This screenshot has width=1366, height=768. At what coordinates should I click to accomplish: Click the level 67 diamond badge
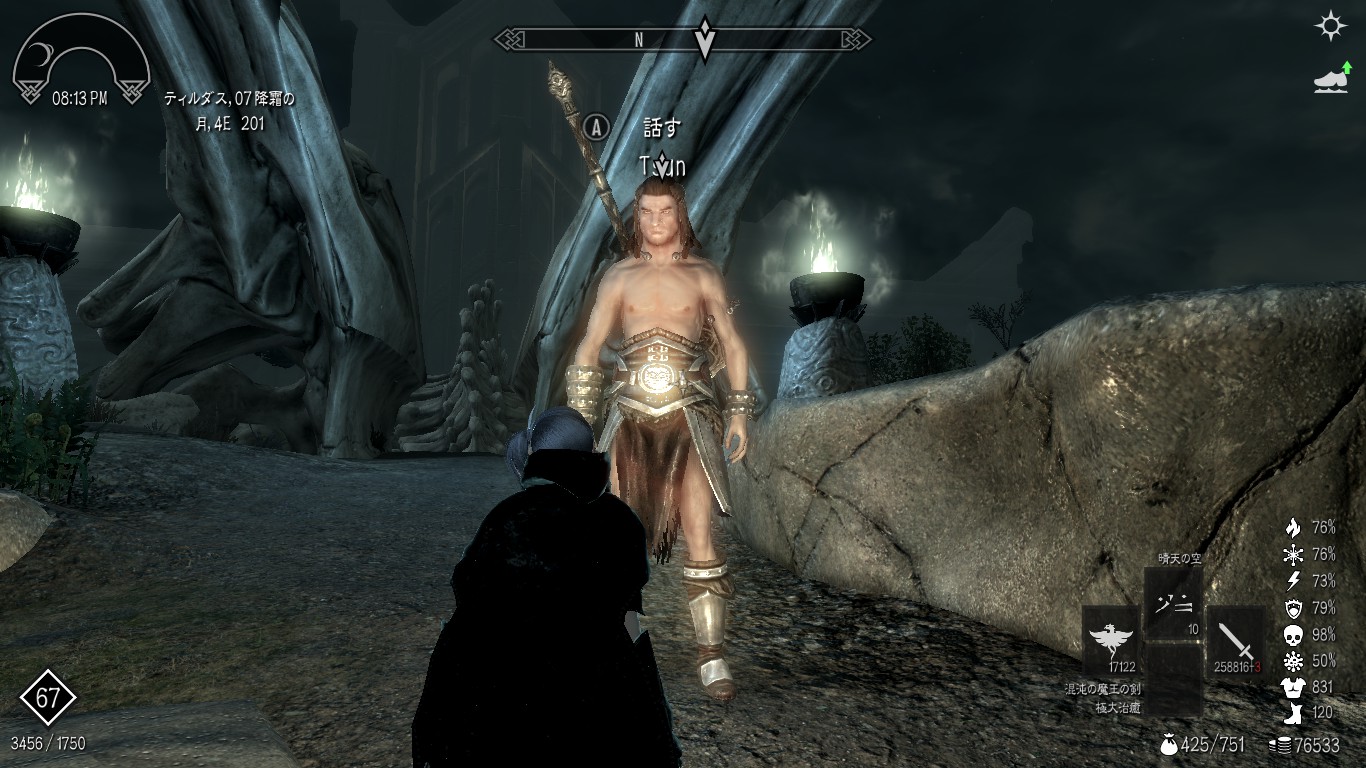[x=48, y=698]
